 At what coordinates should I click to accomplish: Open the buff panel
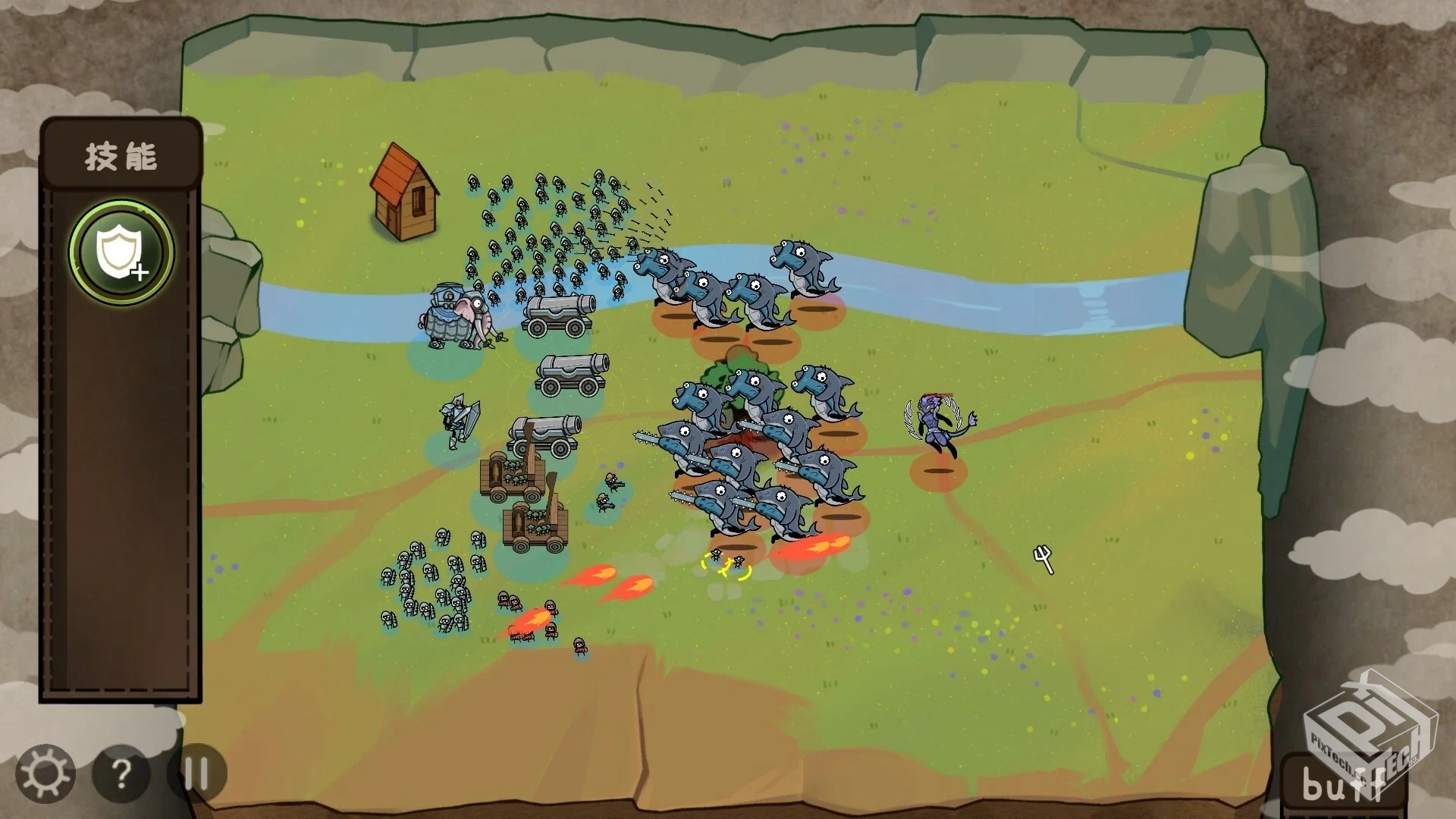tap(1342, 784)
